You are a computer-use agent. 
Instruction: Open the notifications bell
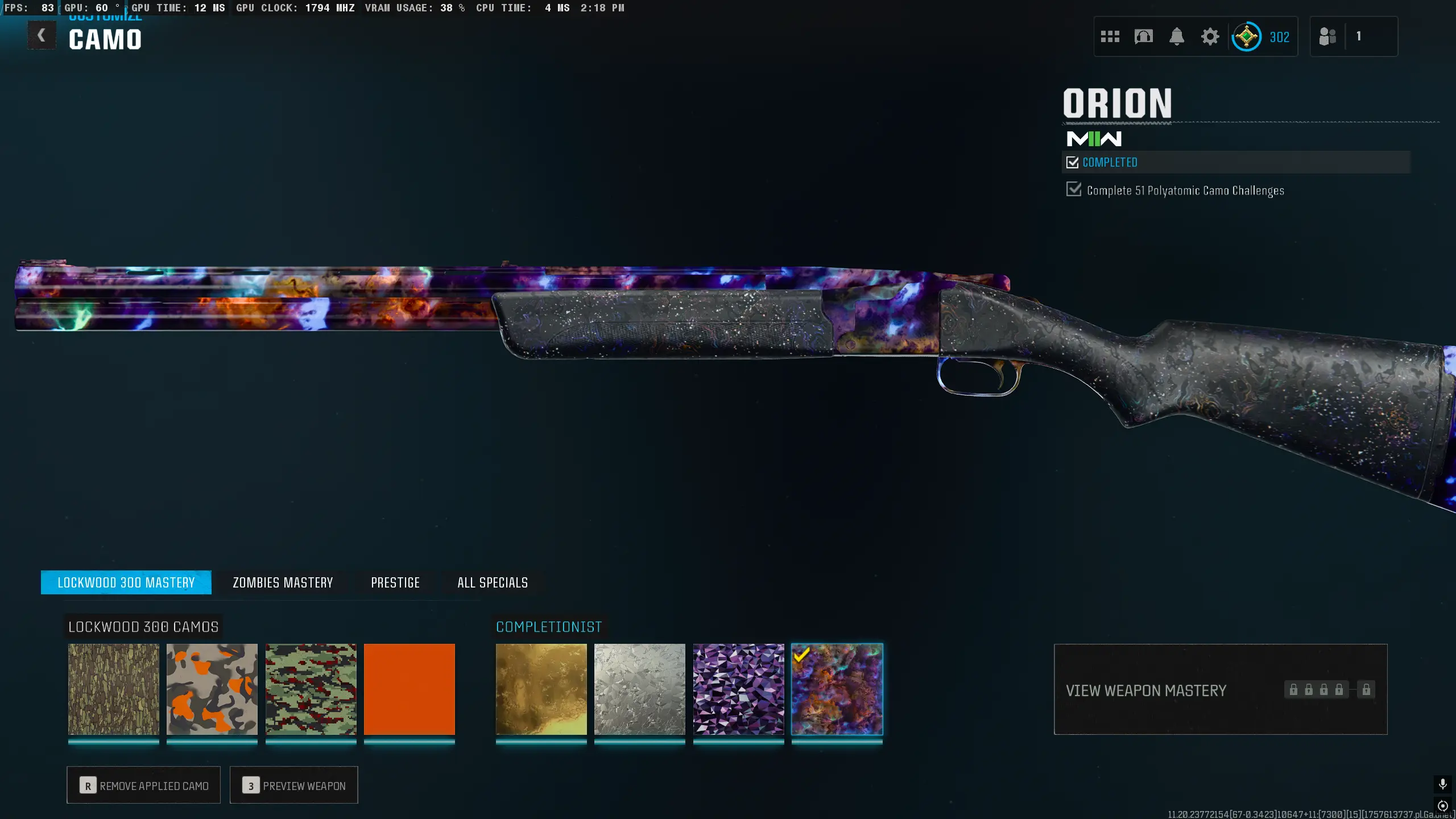(1177, 37)
